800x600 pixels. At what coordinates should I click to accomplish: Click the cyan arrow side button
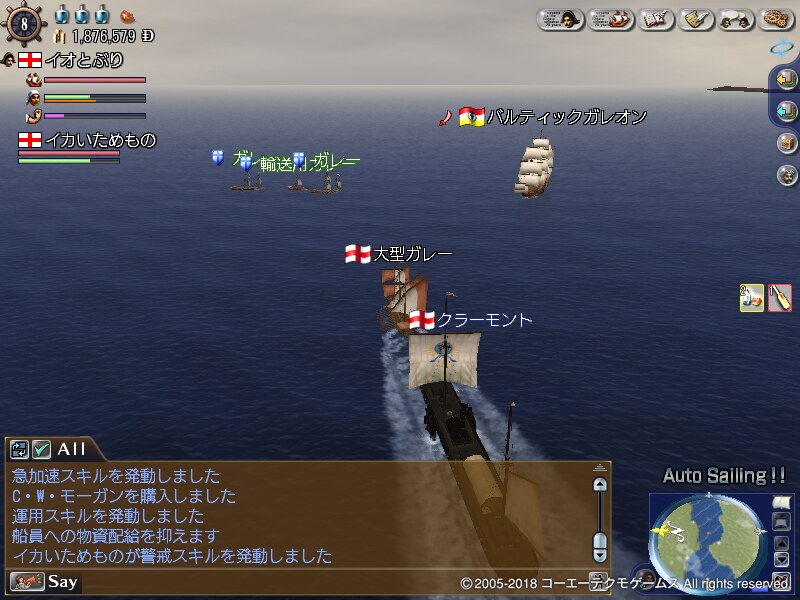786,110
